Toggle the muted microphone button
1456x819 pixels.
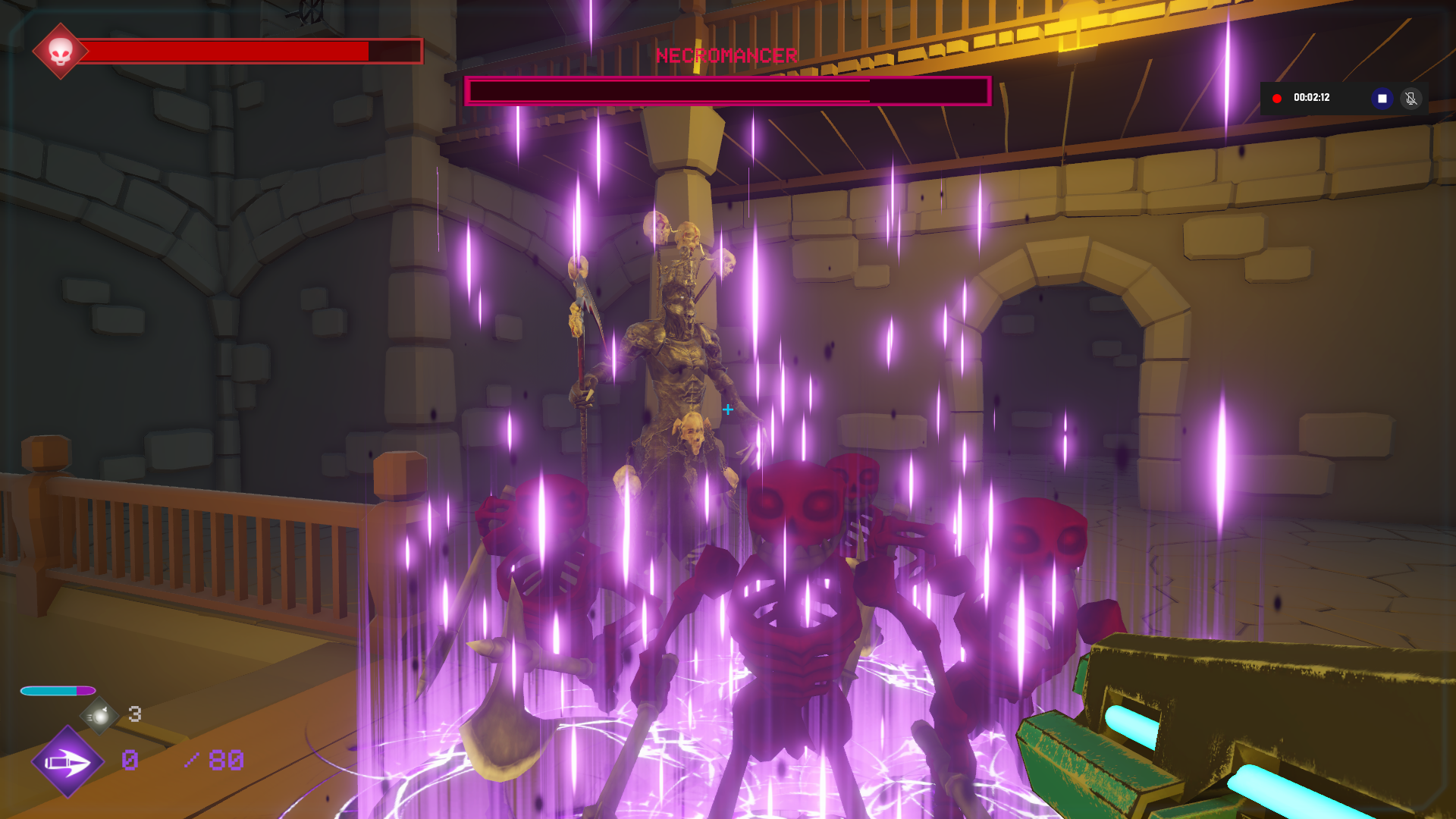click(x=1410, y=99)
